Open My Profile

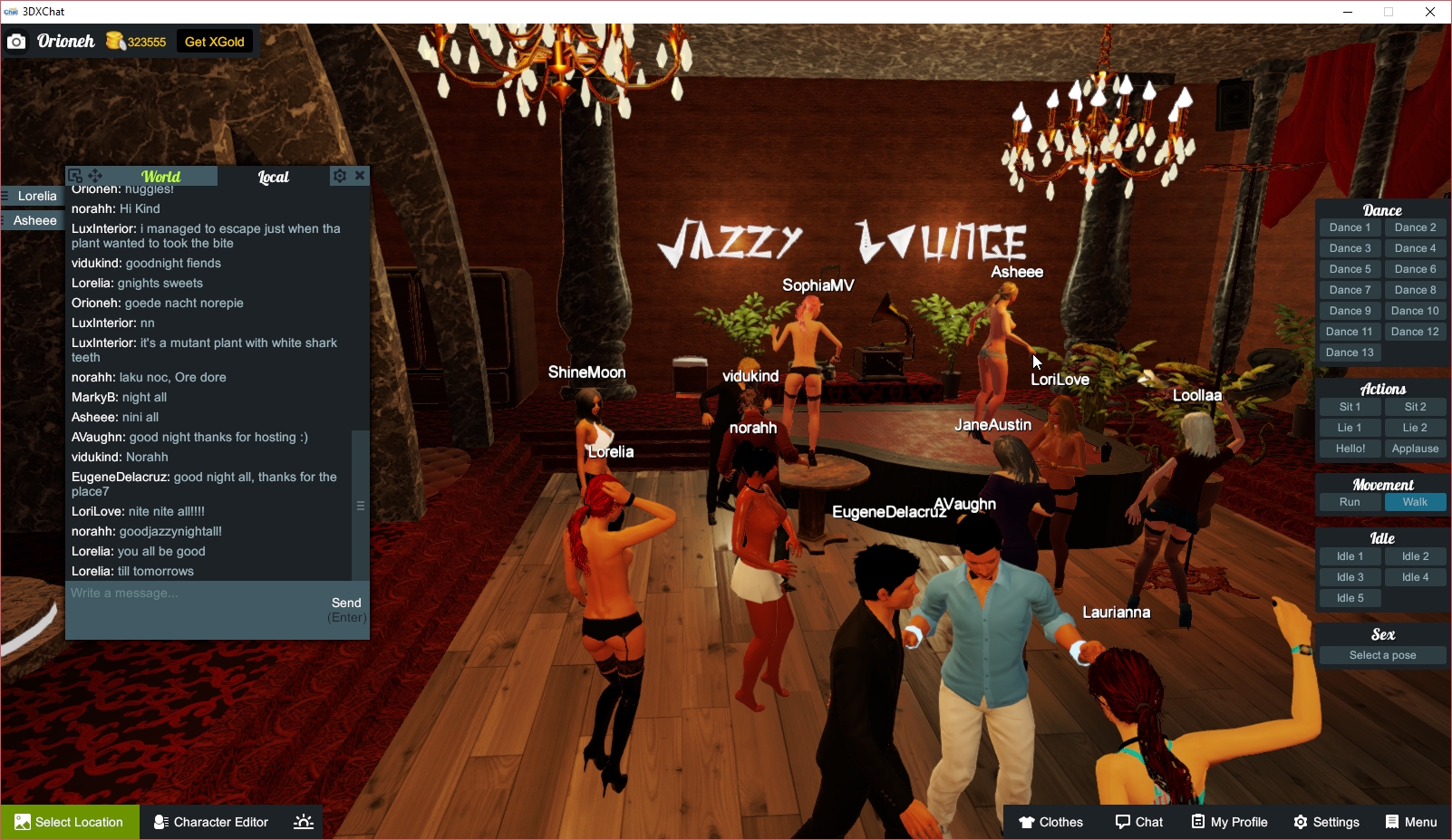point(1229,822)
